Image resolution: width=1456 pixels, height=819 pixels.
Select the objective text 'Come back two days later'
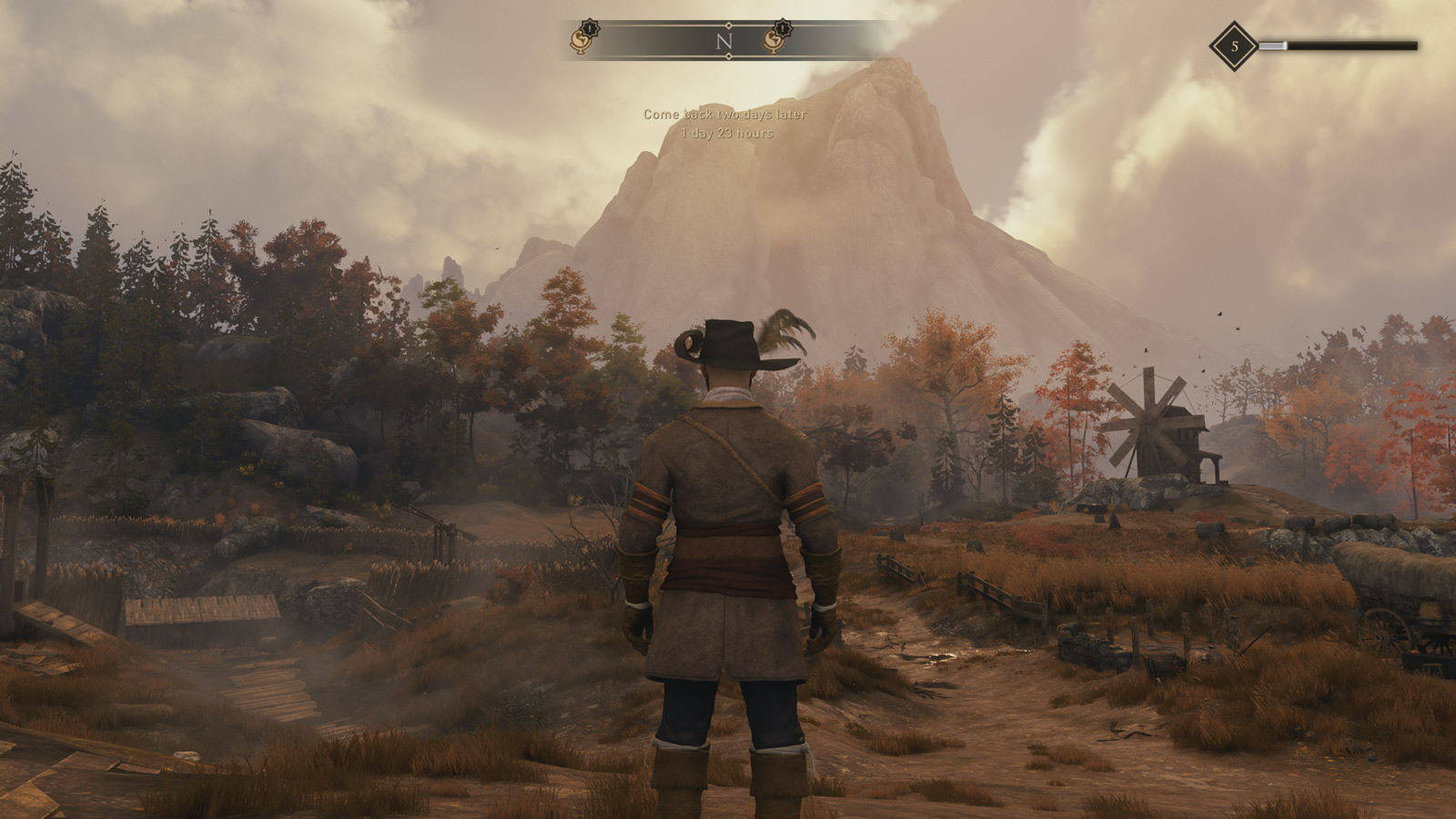point(725,116)
